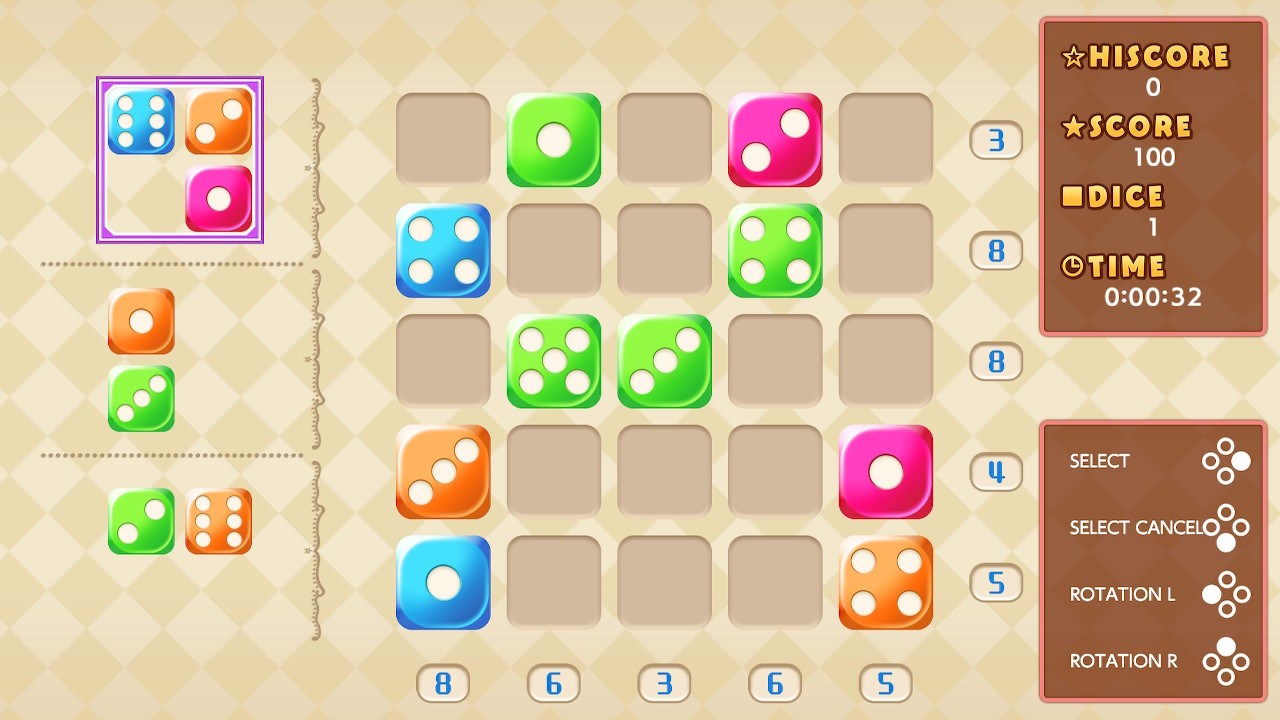Select the orange three-pip die on the board
This screenshot has width=1280, height=720.
(443, 472)
